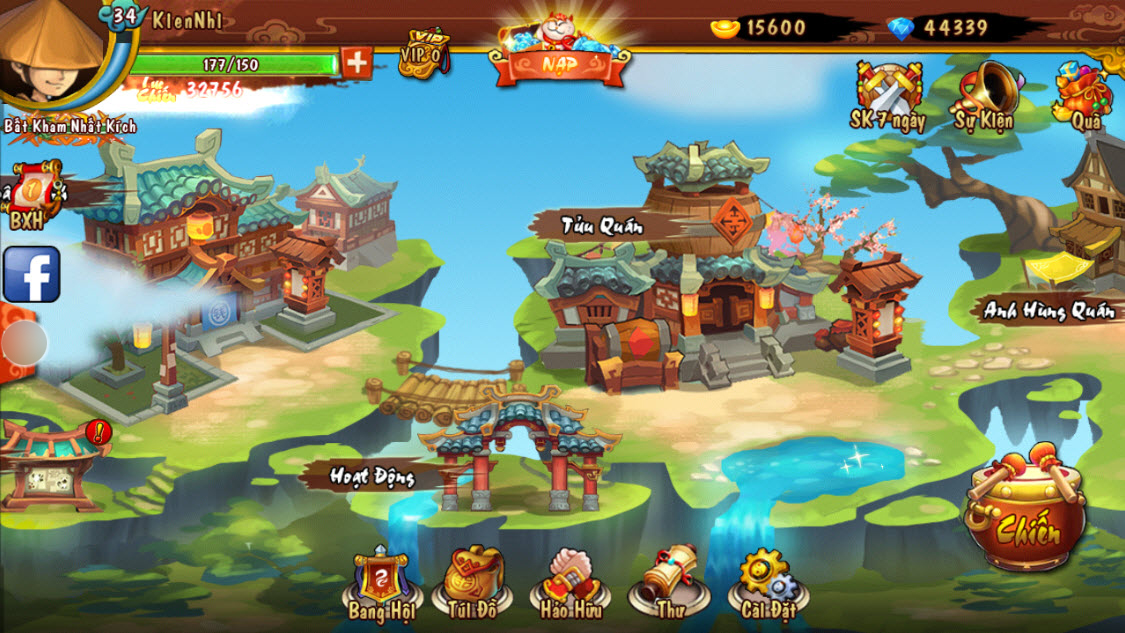
Task: Claim gifts from the Quà icon
Action: pyautogui.click(x=1084, y=97)
